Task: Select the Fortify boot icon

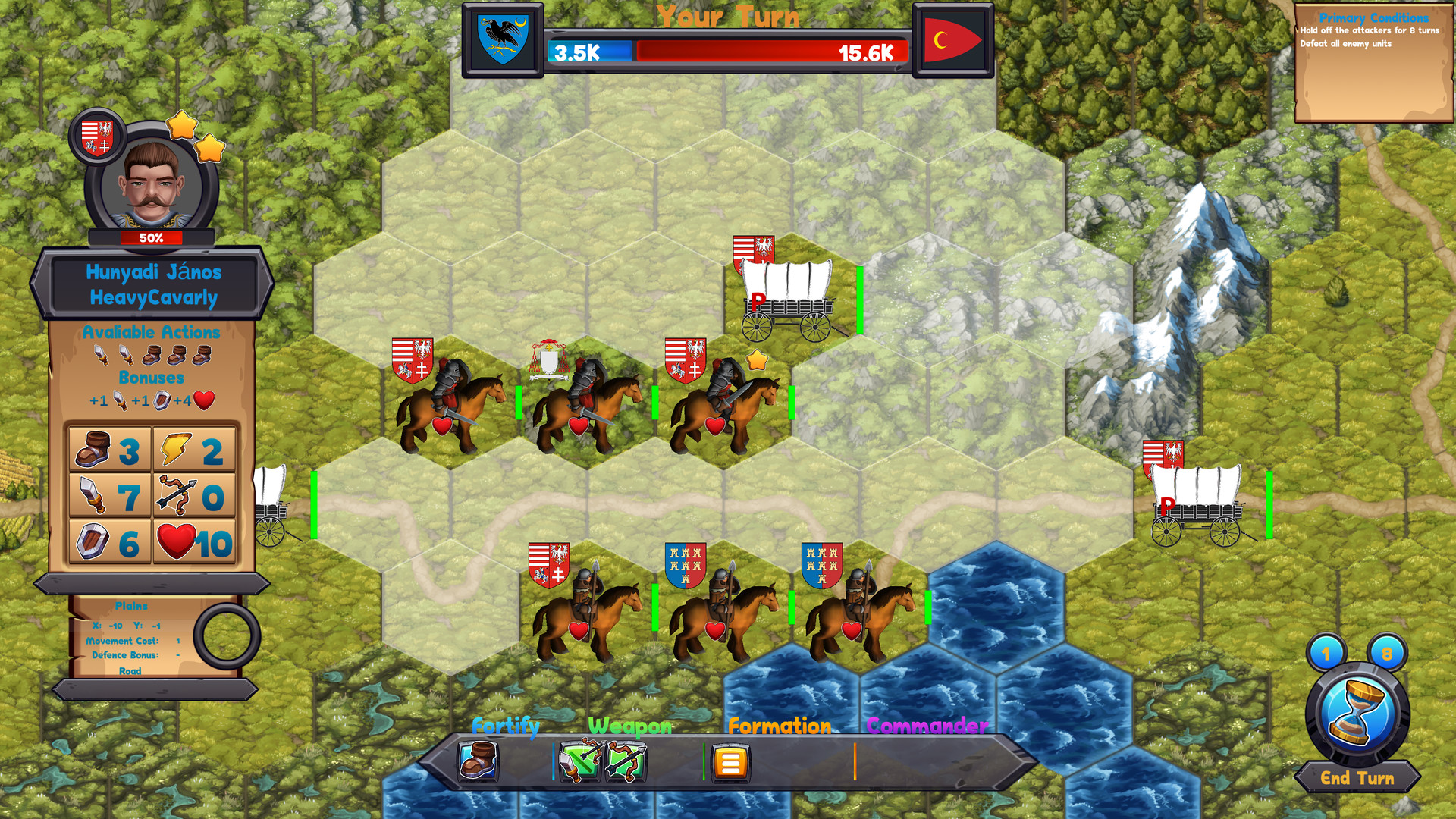Action: coord(478,762)
